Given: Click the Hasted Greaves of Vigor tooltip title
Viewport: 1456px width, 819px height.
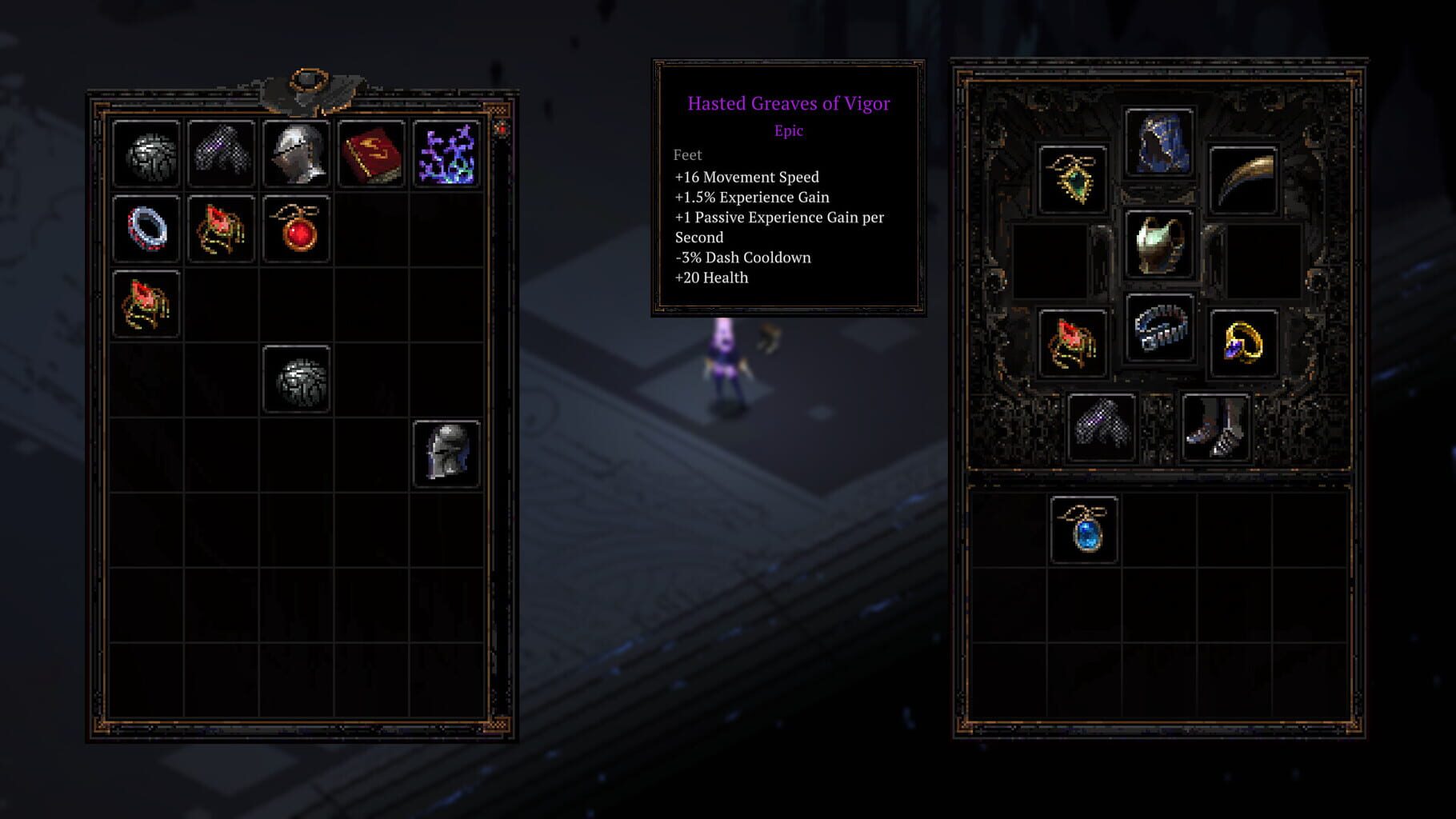Looking at the screenshot, I should pos(789,102).
